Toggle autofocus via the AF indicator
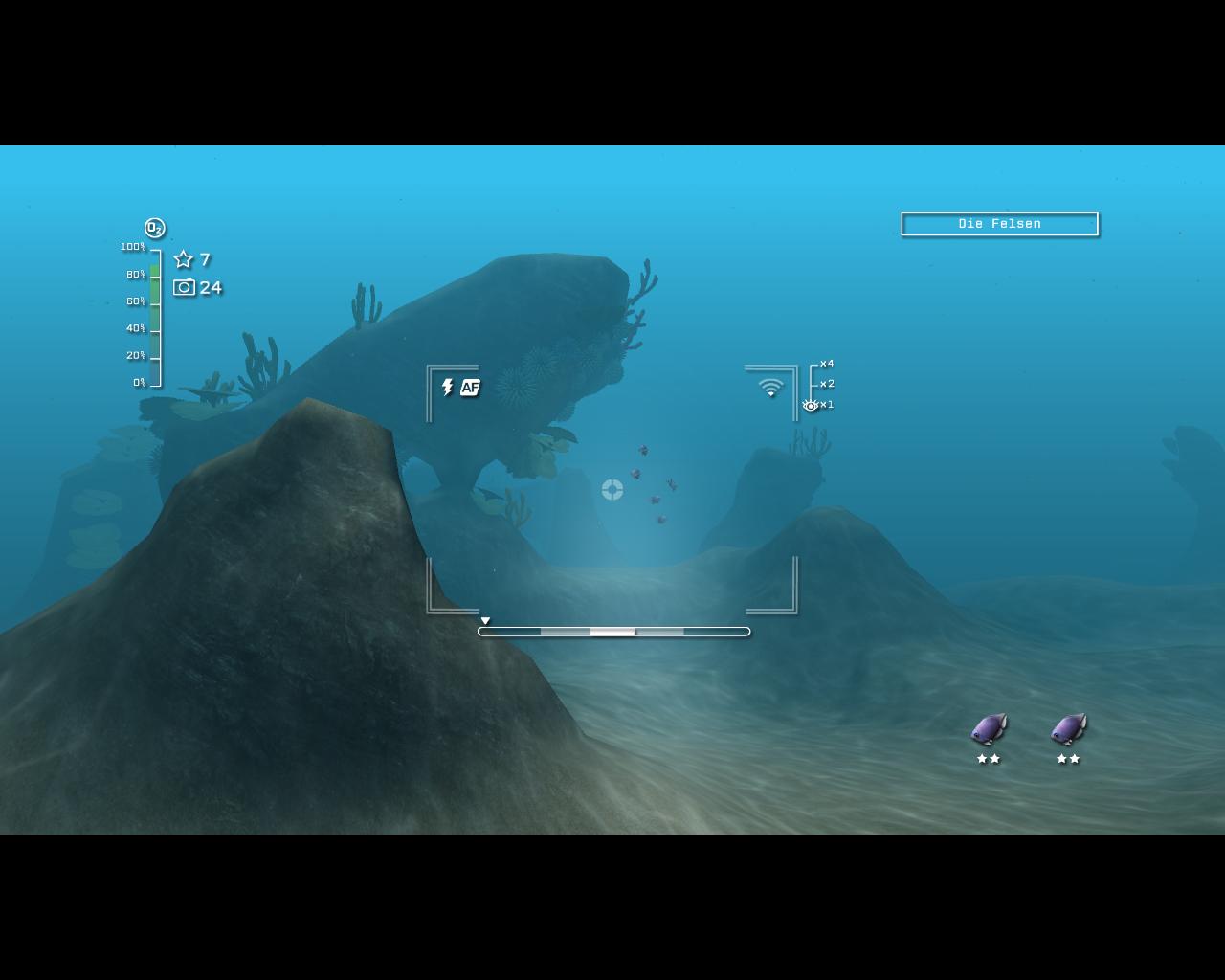This screenshot has height=980, width=1225. pos(470,388)
